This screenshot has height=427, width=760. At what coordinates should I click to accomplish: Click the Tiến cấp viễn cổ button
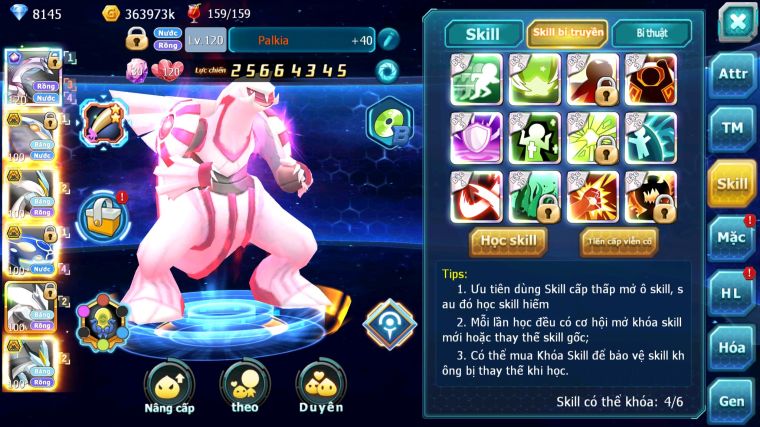(618, 241)
